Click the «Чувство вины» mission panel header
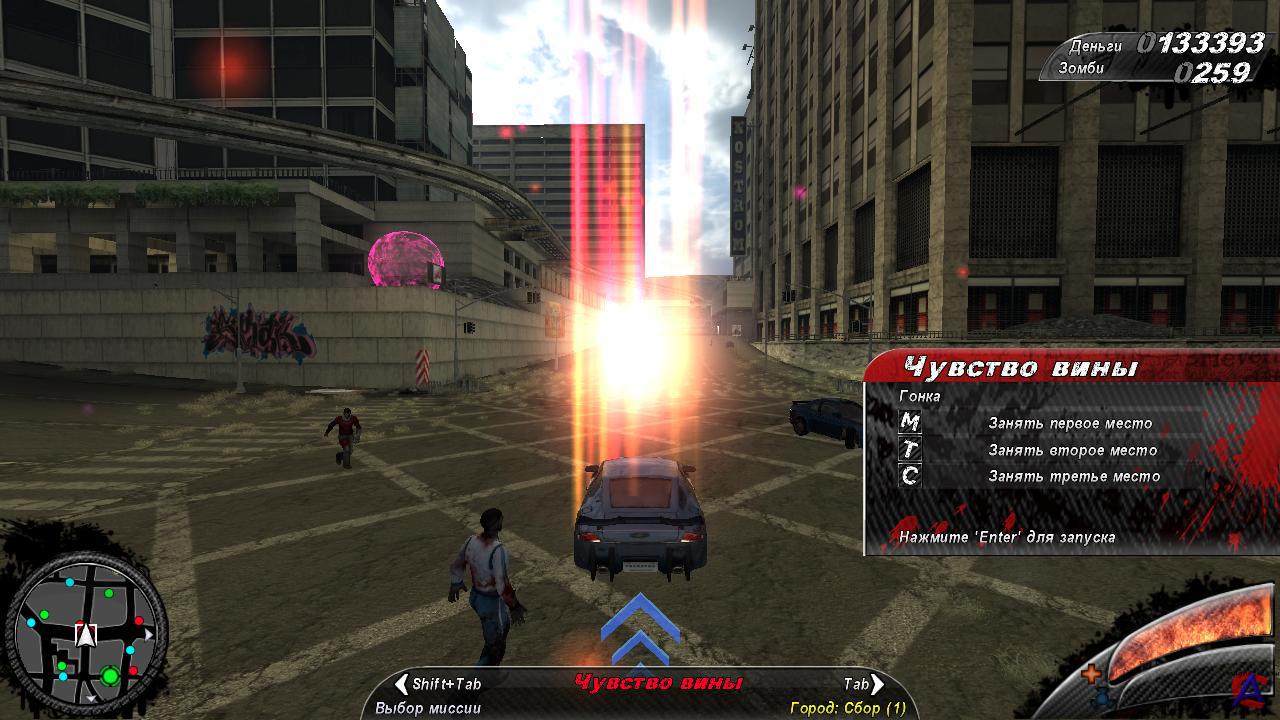The height and width of the screenshot is (720, 1280). (1020, 368)
